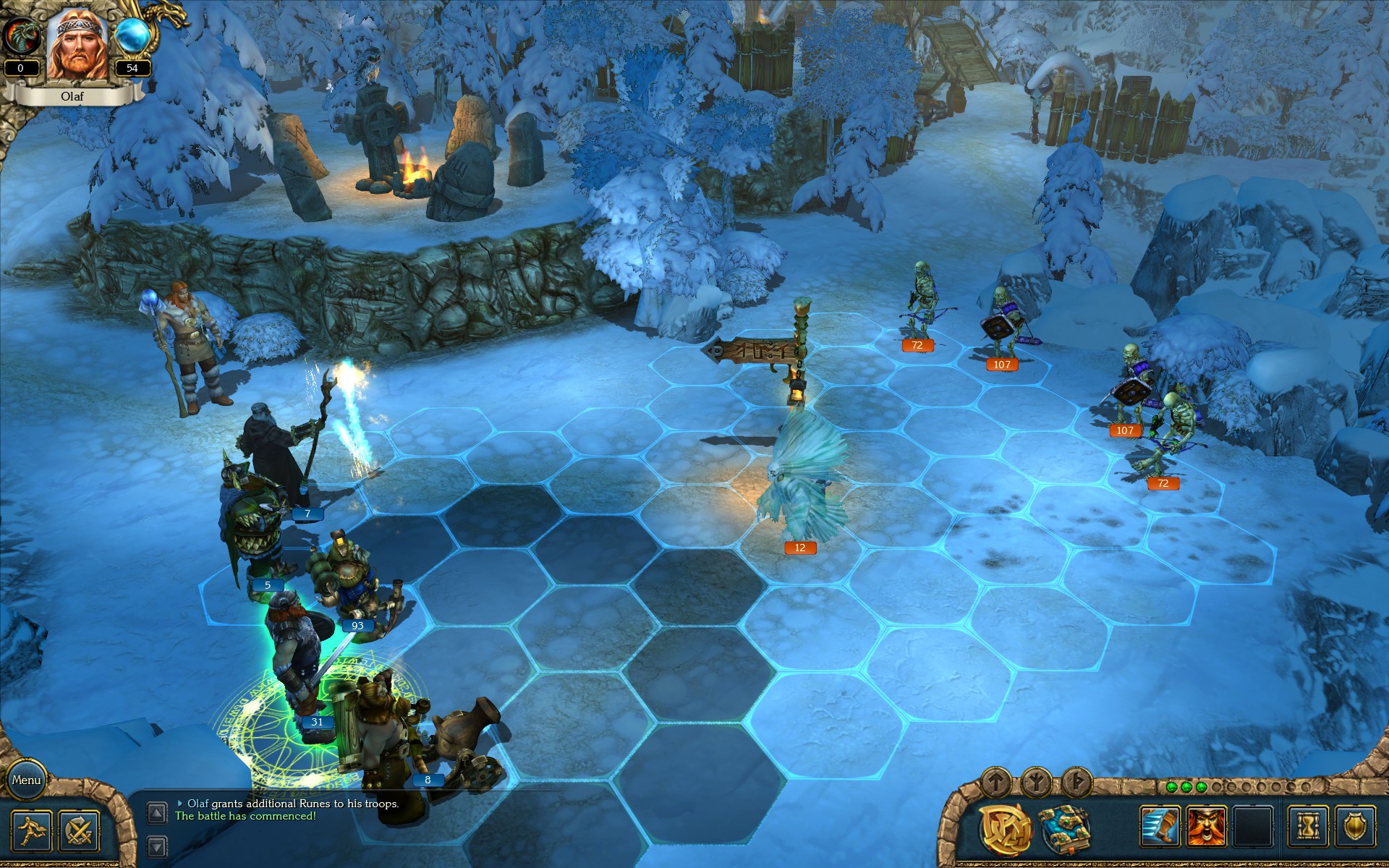This screenshot has width=1389, height=868.
Task: Click the blue mana orb
Action: [132, 36]
